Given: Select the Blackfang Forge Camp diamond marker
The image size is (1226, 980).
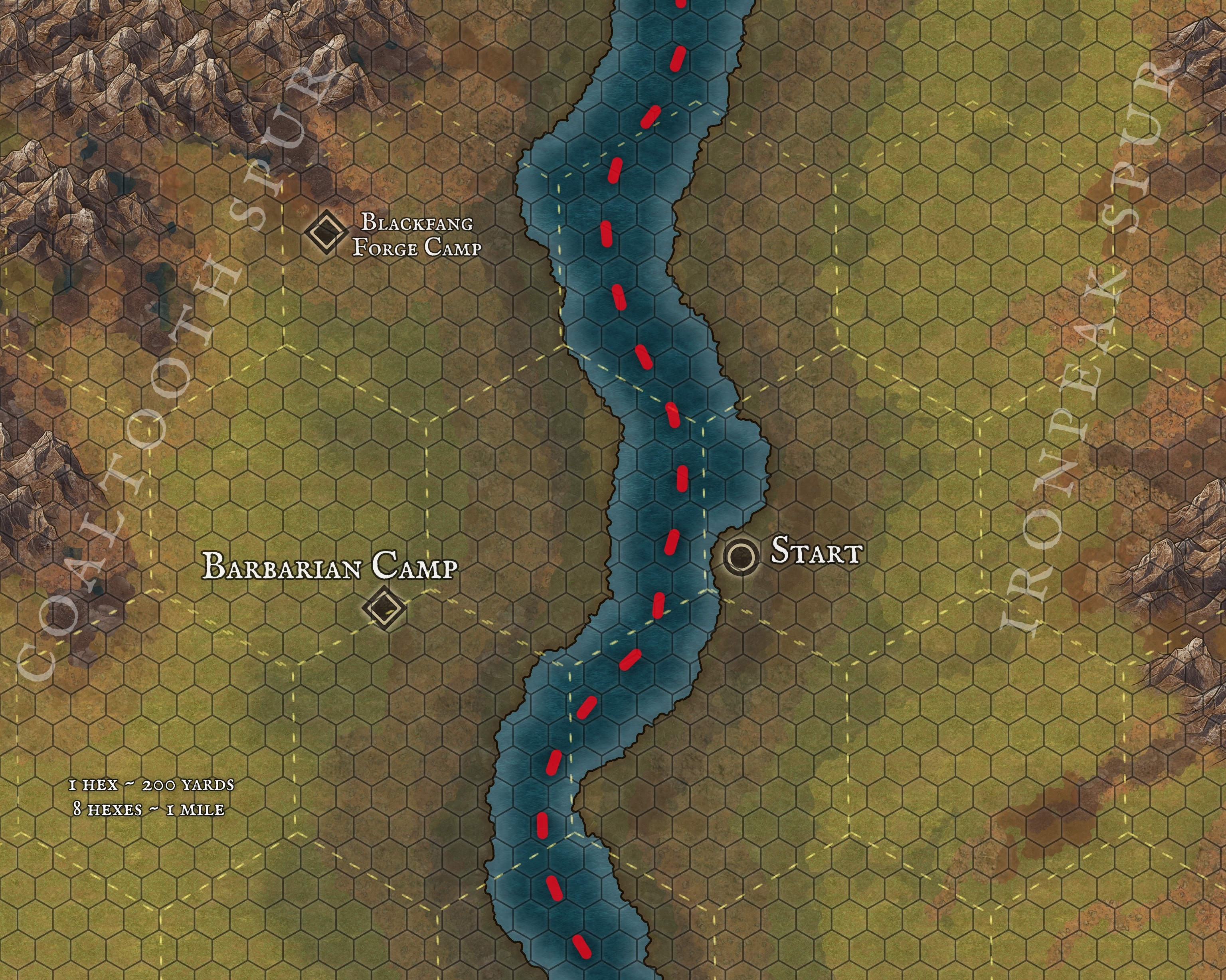Looking at the screenshot, I should point(326,231).
